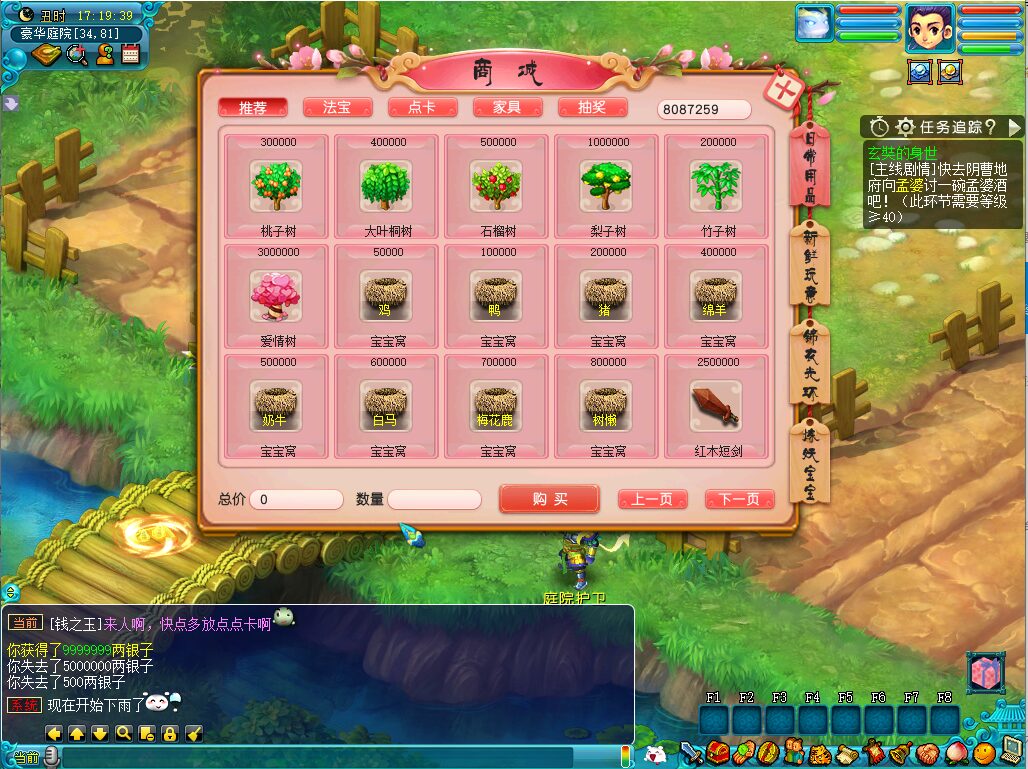This screenshot has width=1028, height=769.
Task: Go to the previous page 上一页
Action: tap(652, 499)
